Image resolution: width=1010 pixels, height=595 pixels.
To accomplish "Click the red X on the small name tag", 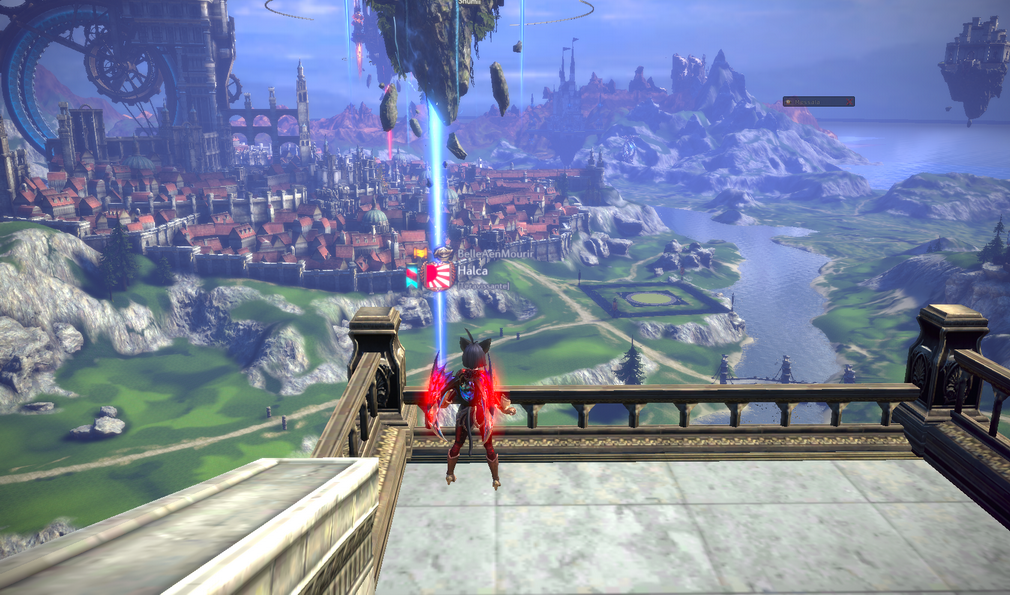I will tap(849, 101).
